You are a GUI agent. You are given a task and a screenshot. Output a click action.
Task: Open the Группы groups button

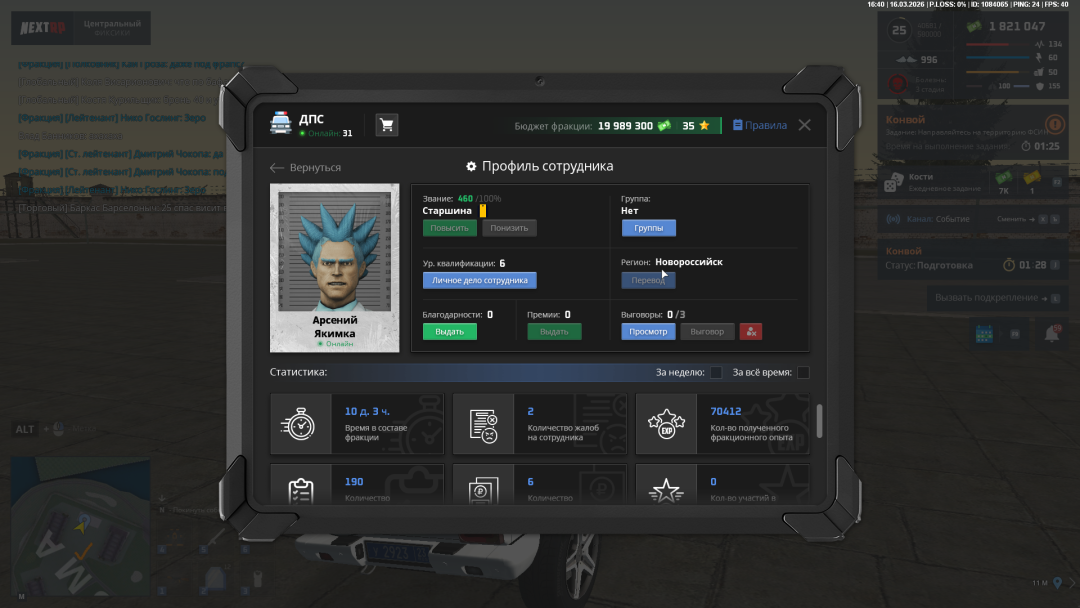click(648, 228)
